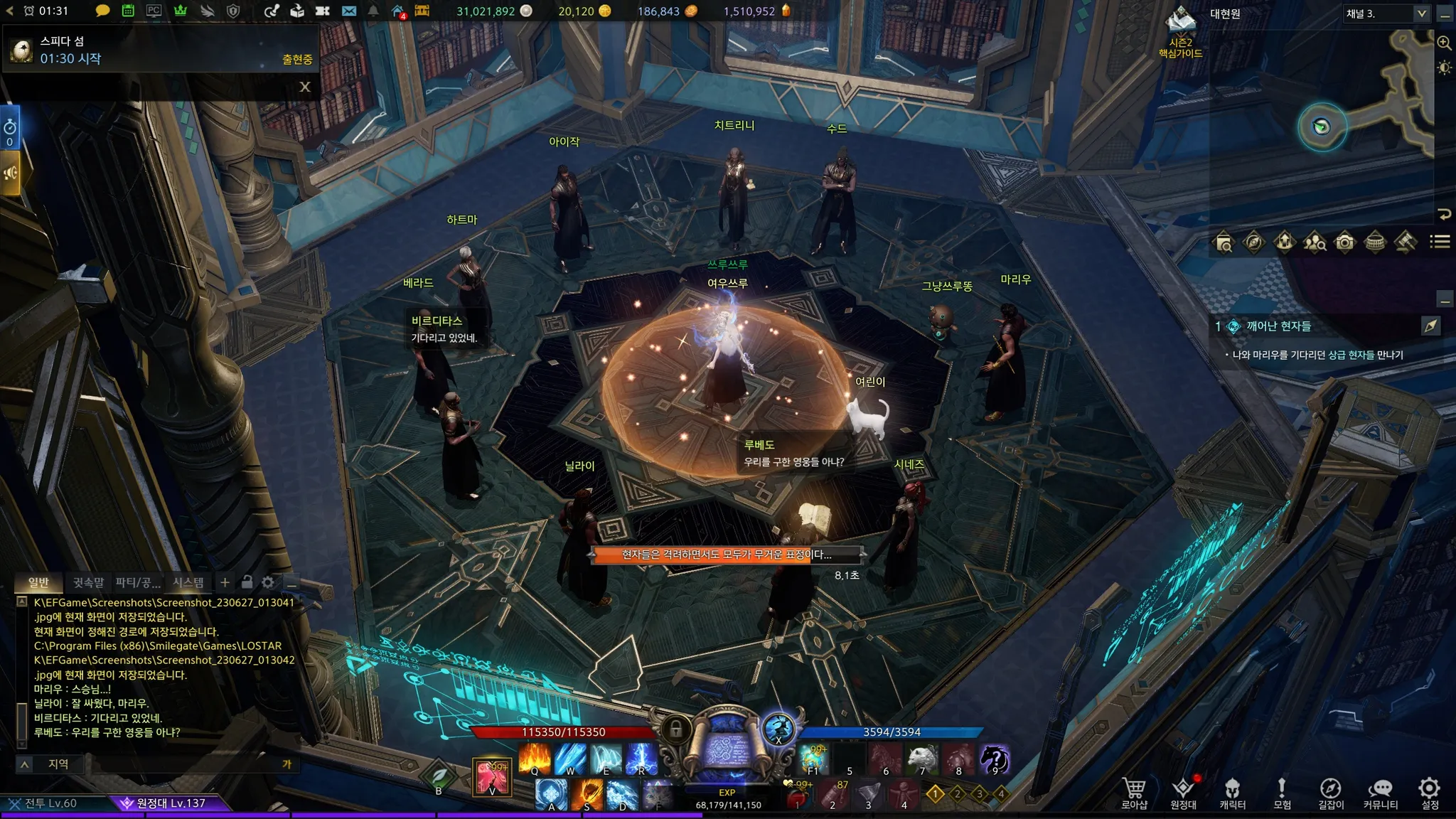Open the 캐릭터 character menu
Screen dimensions: 1456x819
pos(1232,792)
